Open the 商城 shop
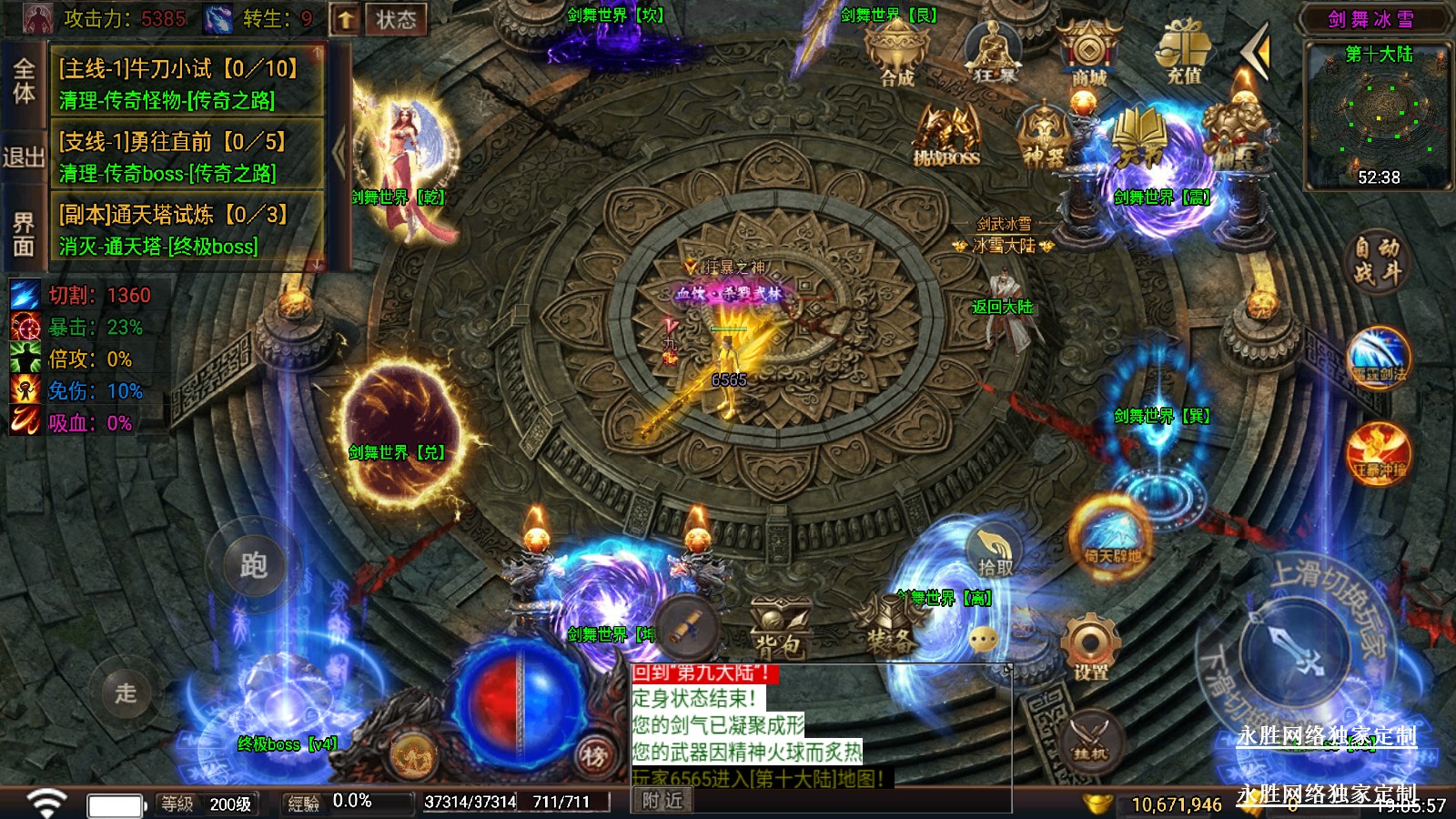Viewport: 1456px width, 819px height. pyautogui.click(x=1088, y=54)
